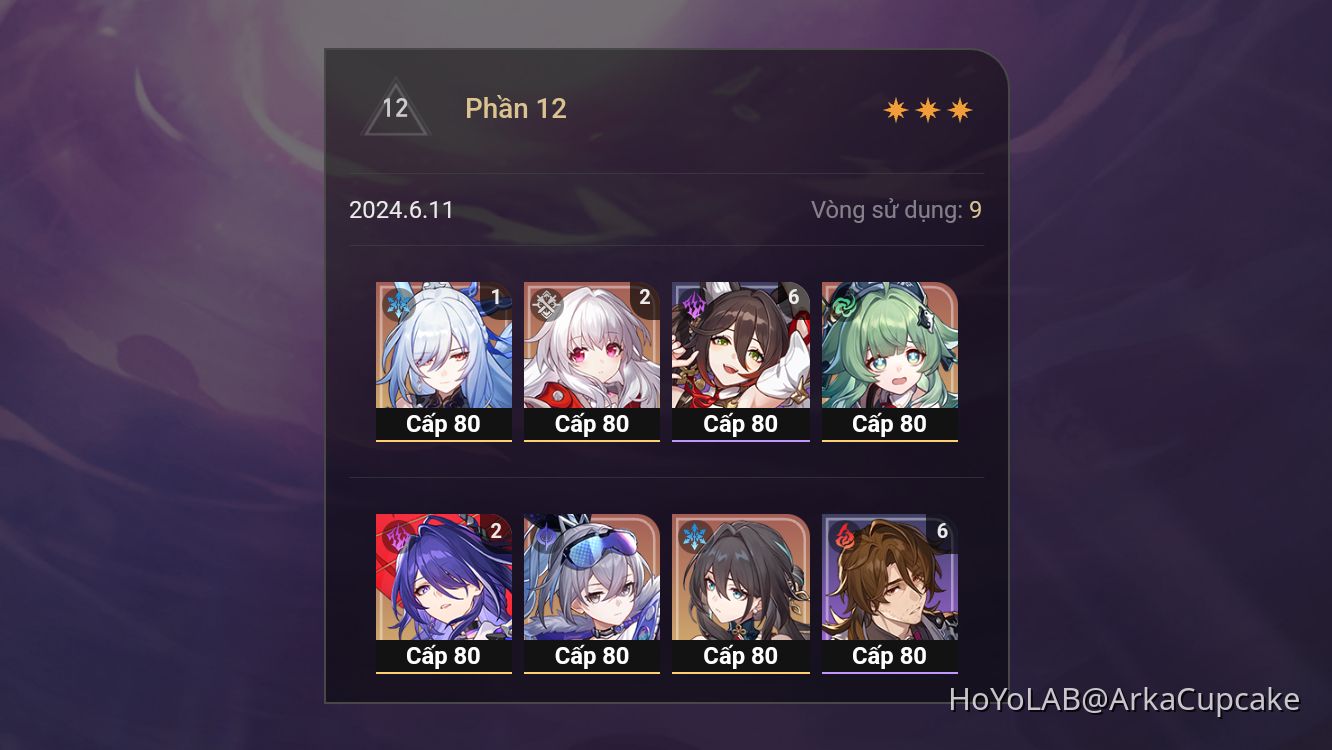Select the first star of the rating
The image size is (1332, 750).
click(x=897, y=108)
